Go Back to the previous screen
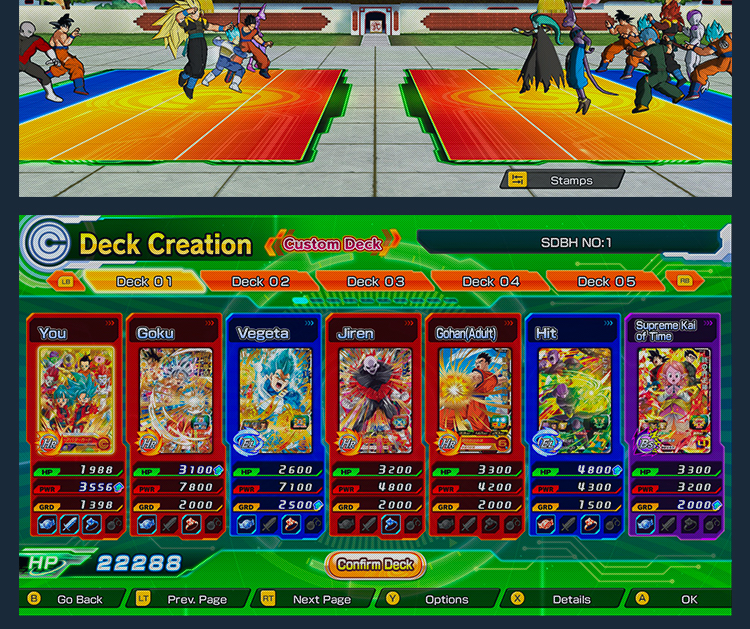Viewport: 750px width, 629px height. point(68,599)
